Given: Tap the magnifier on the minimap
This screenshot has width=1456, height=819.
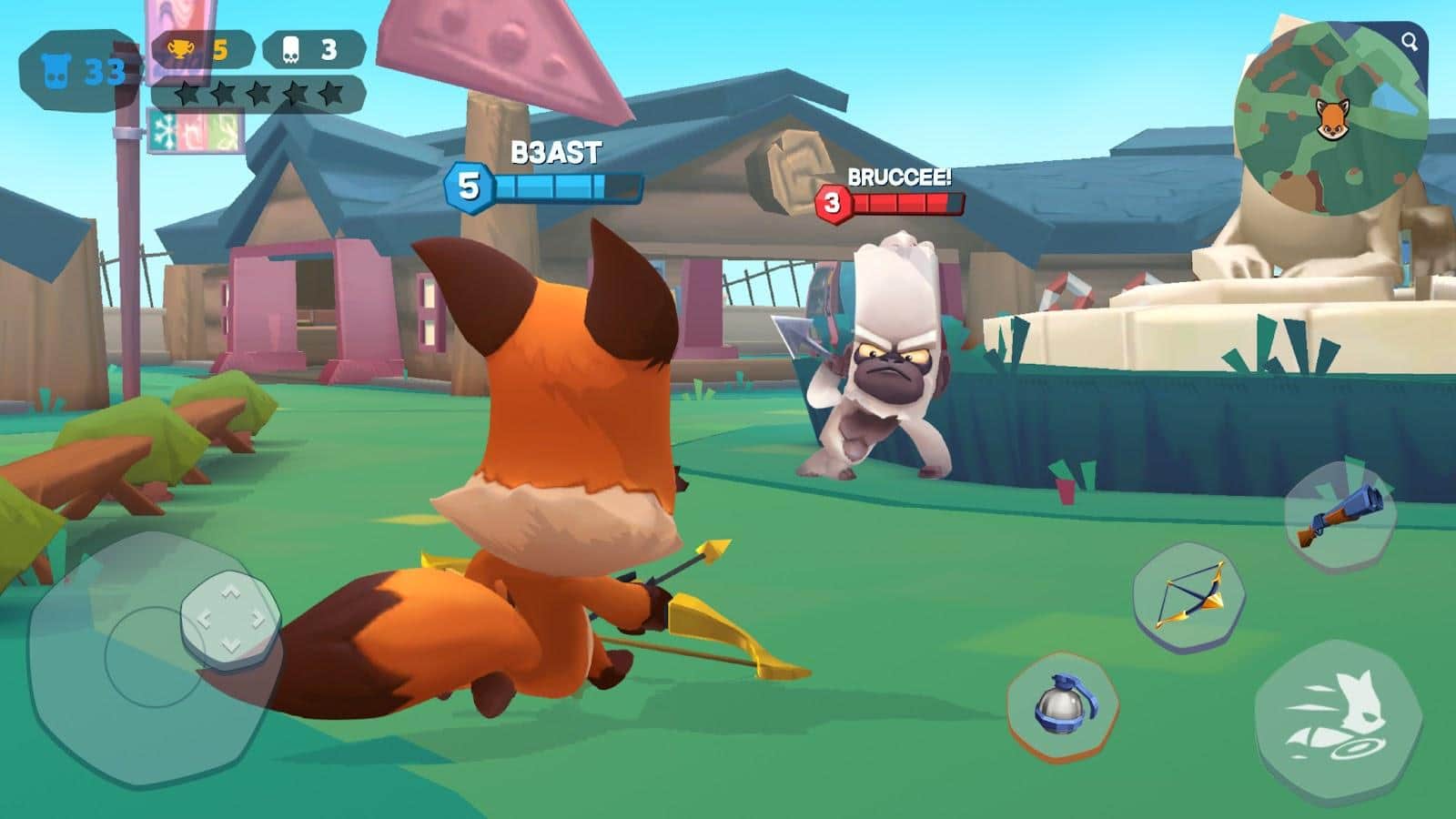Looking at the screenshot, I should click(1409, 42).
